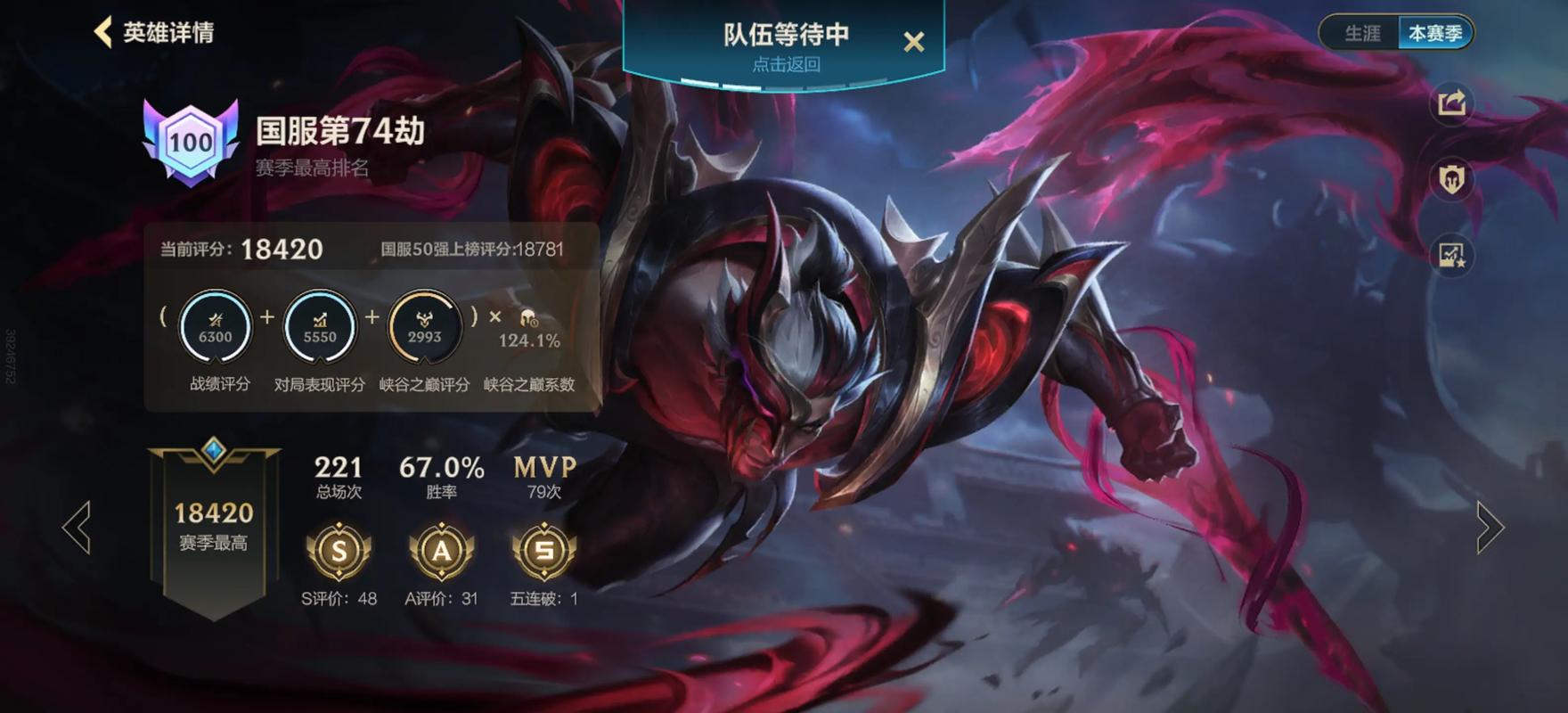Click the 对局表现评分 5550 progress ring
This screenshot has height=713, width=1568.
(x=321, y=327)
